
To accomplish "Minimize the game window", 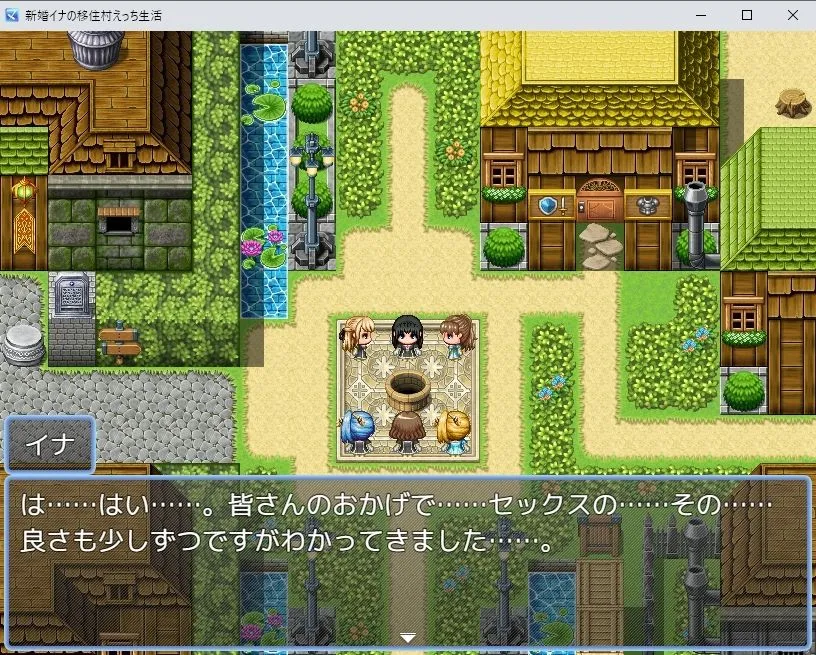I will click(700, 15).
